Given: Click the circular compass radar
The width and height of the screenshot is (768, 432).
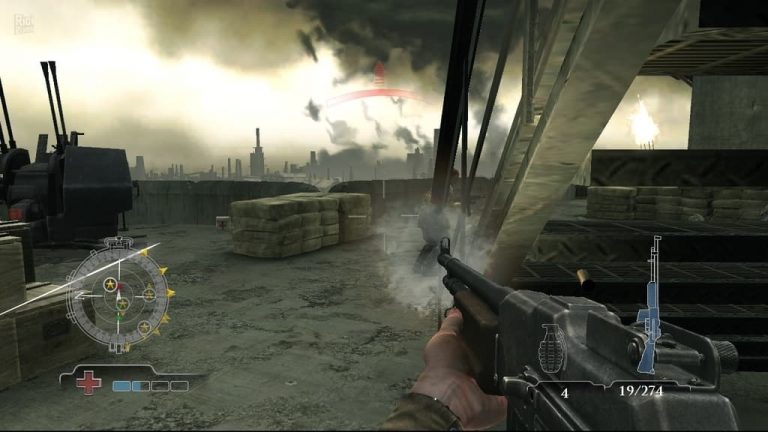Looking at the screenshot, I should click(x=120, y=294).
